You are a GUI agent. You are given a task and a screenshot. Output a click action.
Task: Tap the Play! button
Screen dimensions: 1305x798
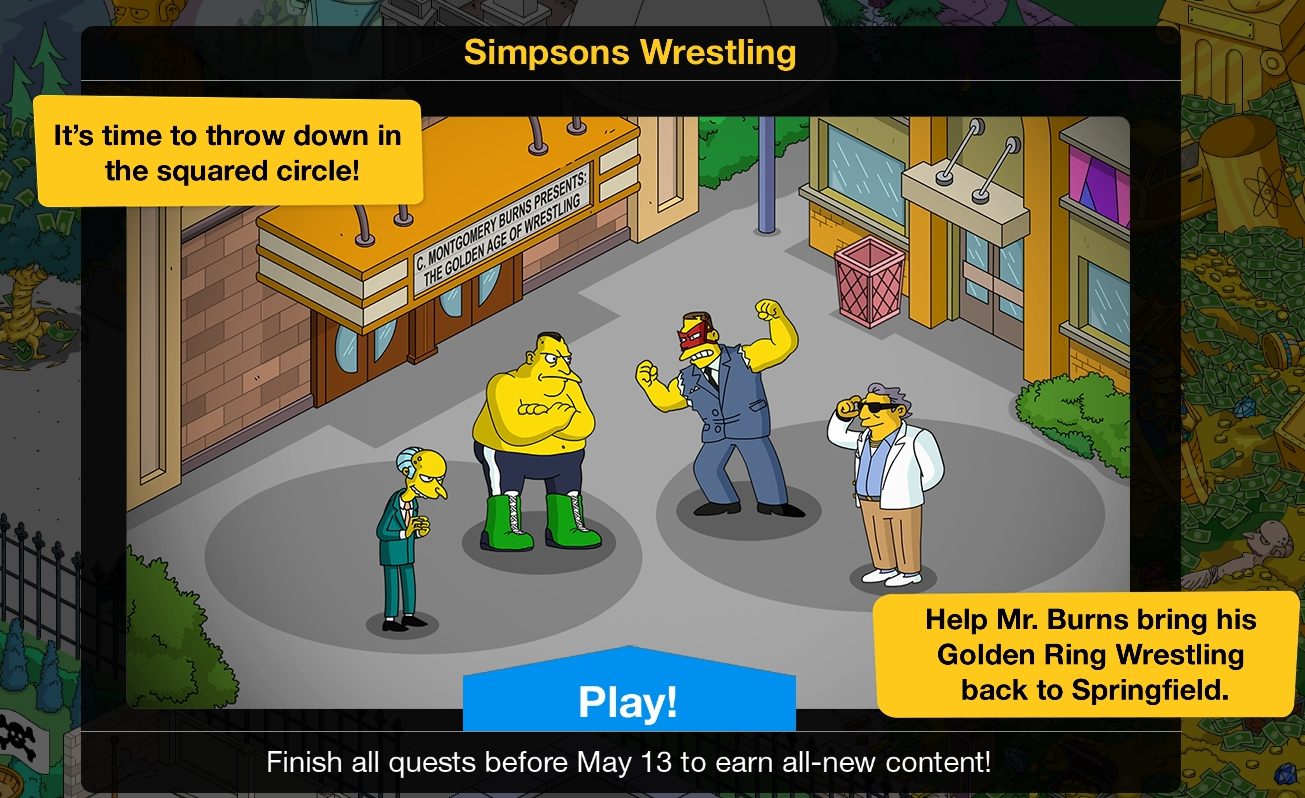click(x=628, y=702)
